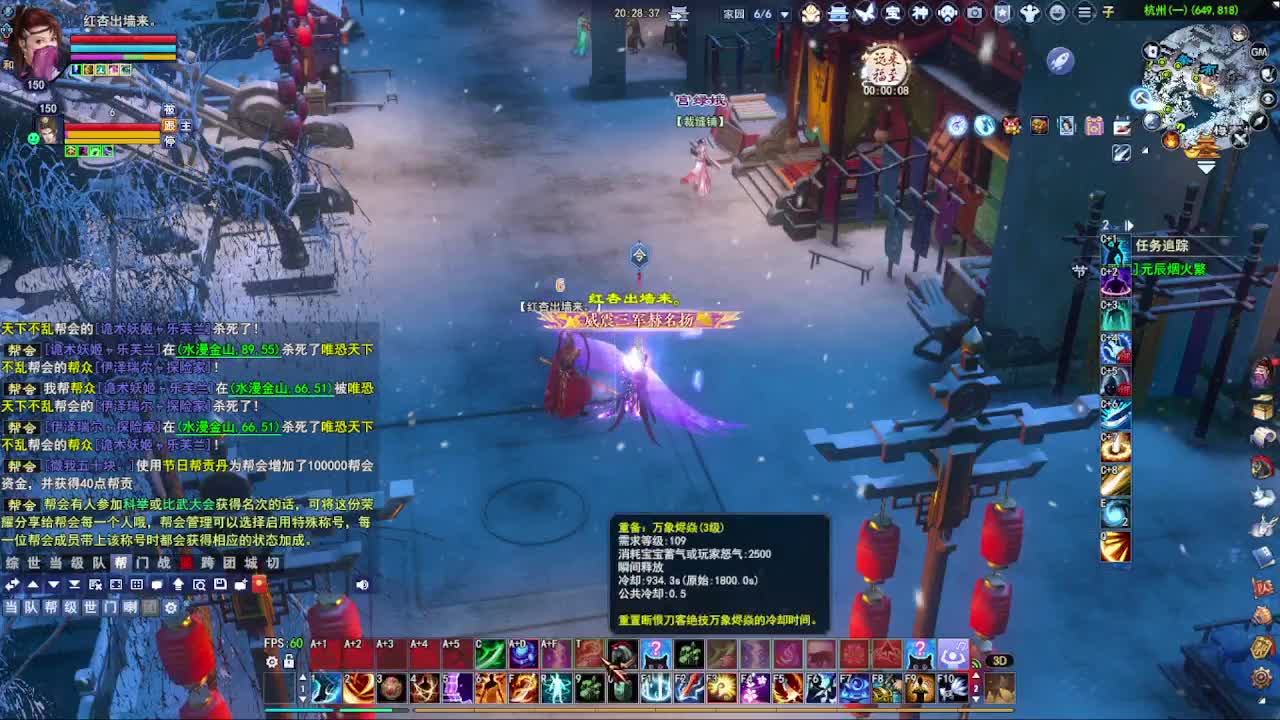Click the mask-shaped icon in the top bar
This screenshot has height=720, width=1280.
click(x=946, y=13)
